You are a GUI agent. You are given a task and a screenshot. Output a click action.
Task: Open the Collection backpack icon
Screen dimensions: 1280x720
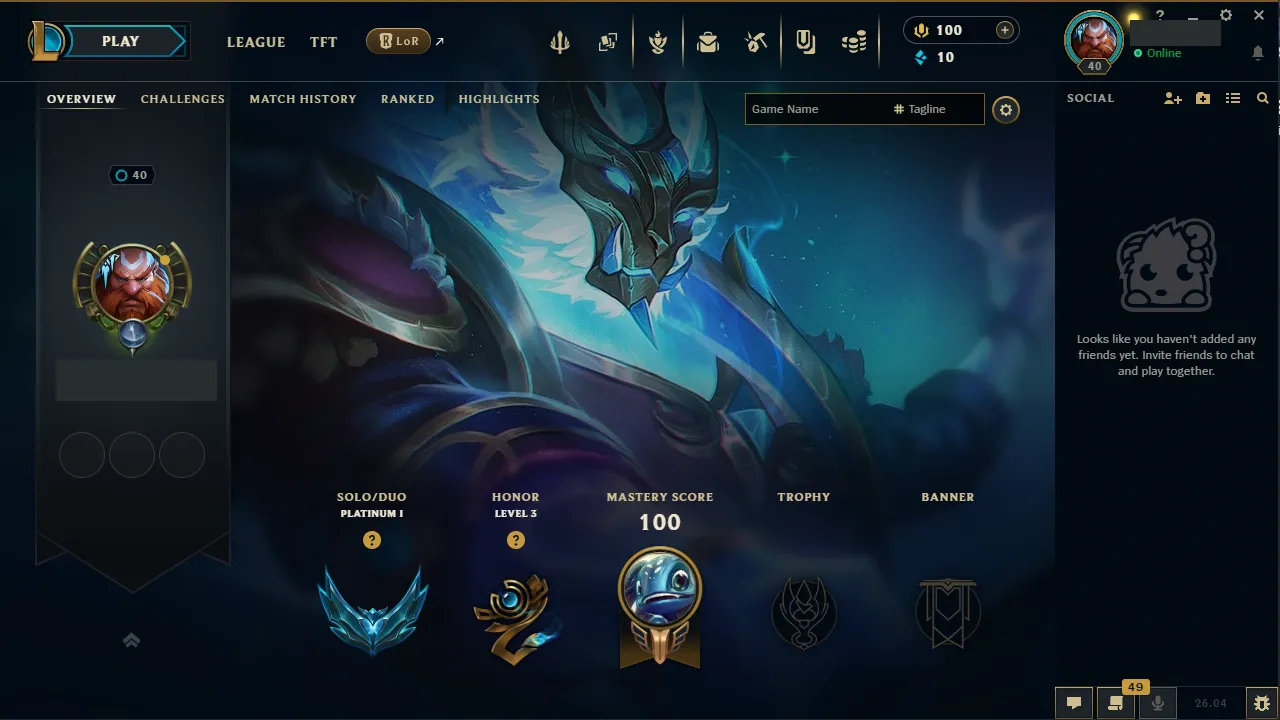click(708, 41)
